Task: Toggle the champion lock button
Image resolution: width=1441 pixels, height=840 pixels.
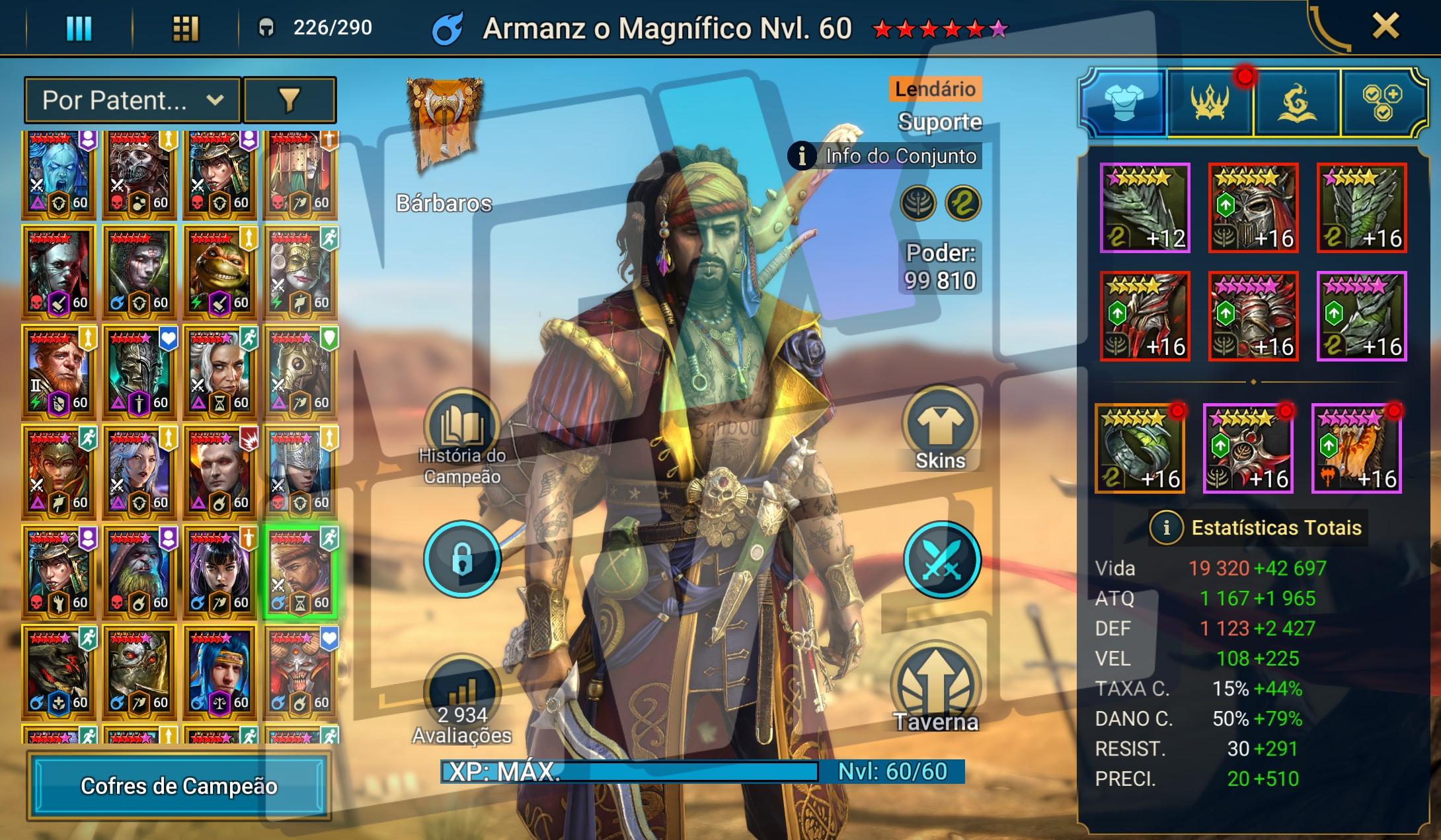Action: 462,560
